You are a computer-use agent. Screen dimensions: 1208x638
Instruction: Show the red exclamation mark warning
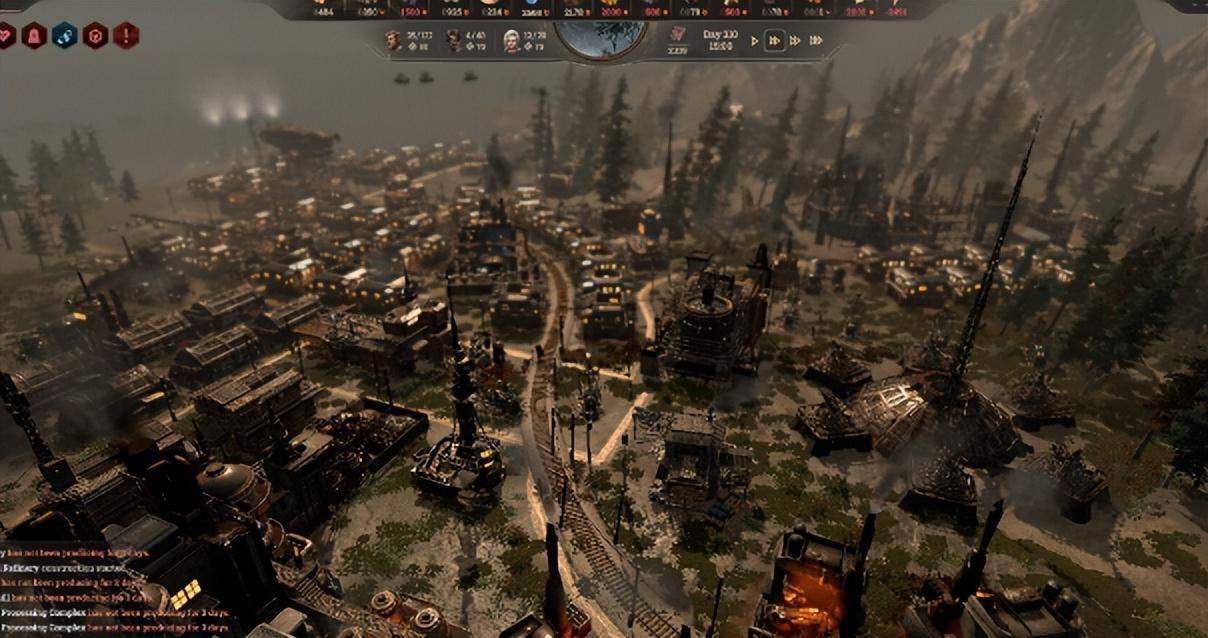pos(126,36)
